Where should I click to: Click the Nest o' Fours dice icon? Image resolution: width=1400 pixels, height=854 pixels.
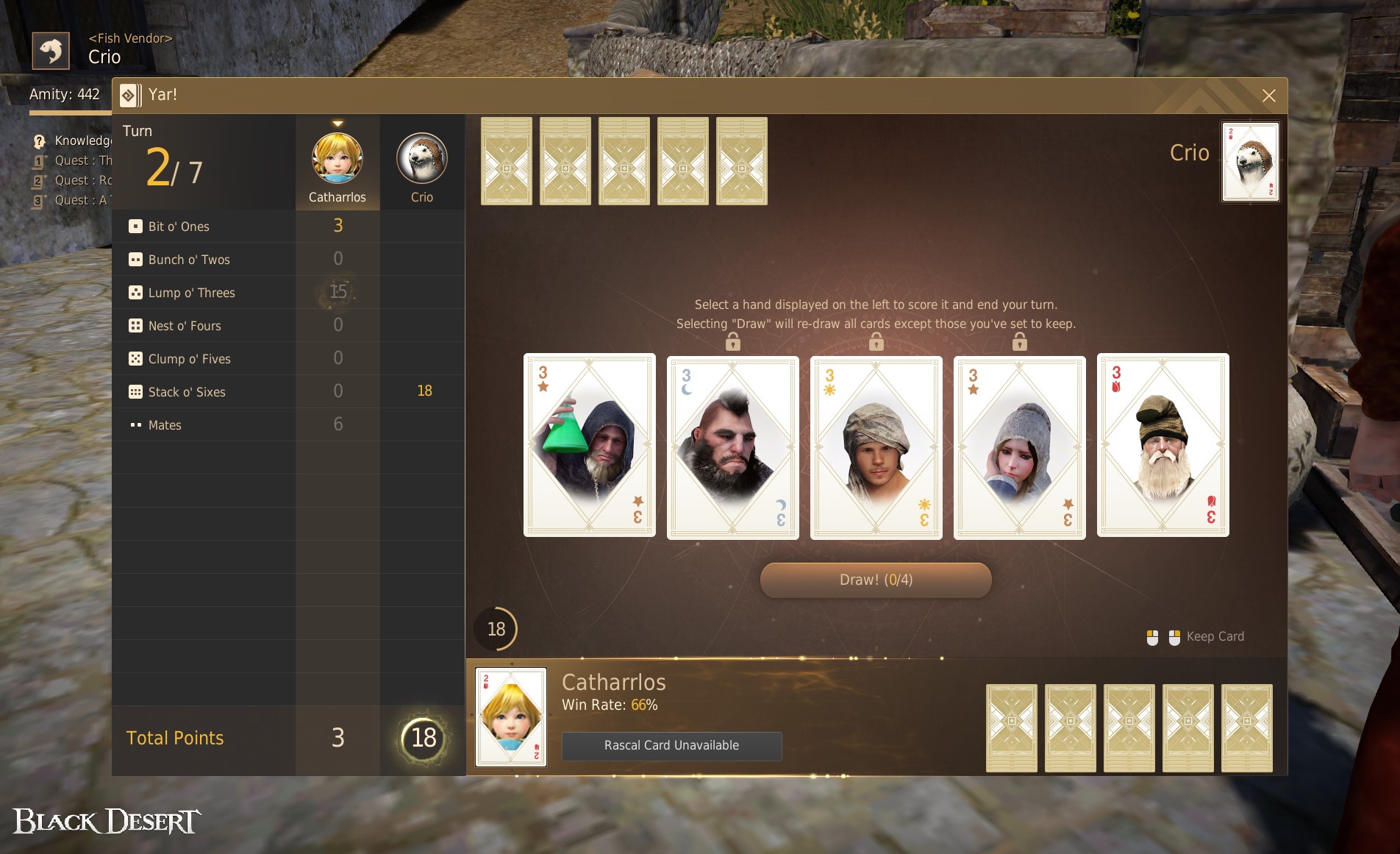(135, 325)
